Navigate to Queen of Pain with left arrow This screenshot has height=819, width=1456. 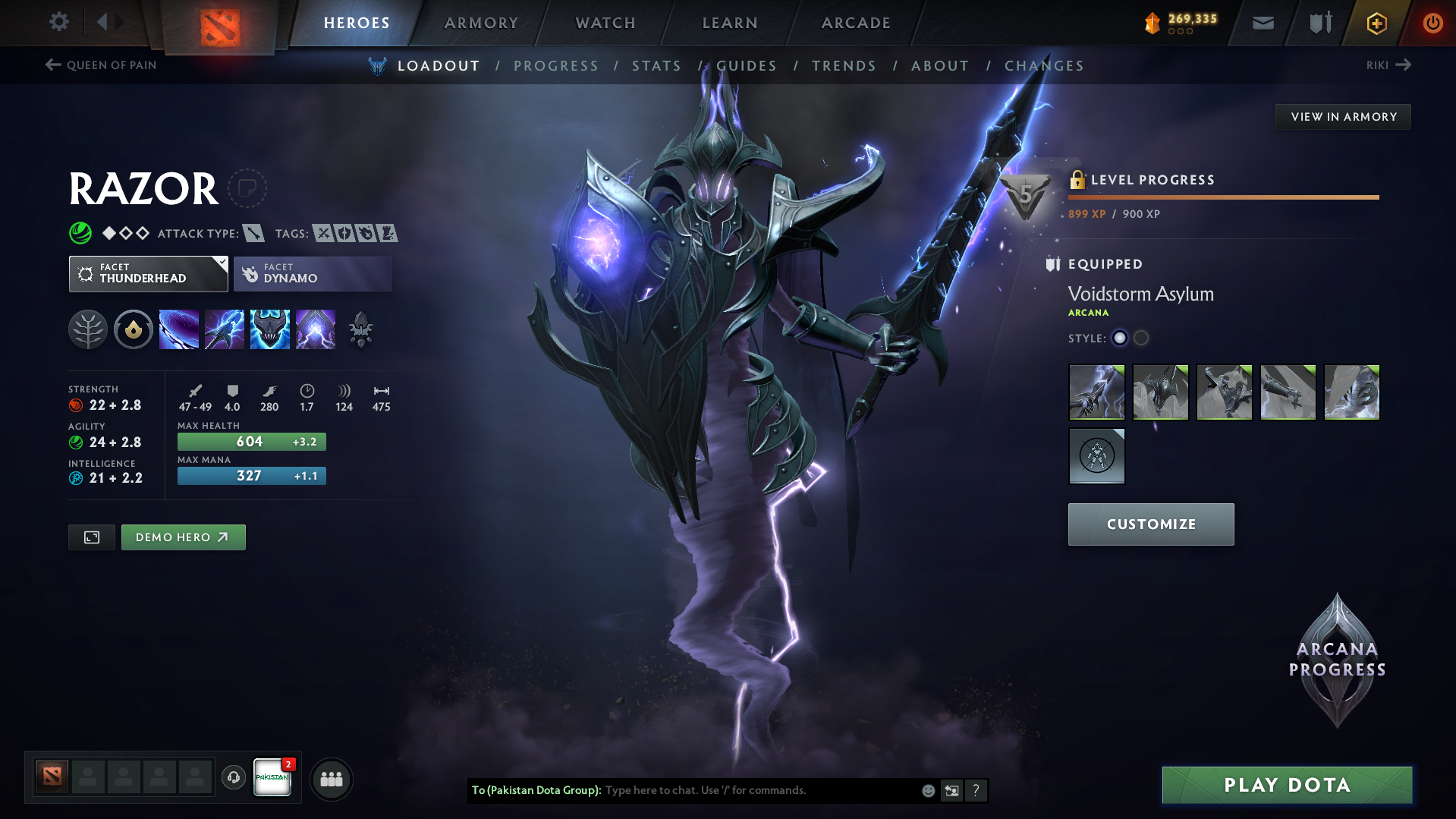[52, 65]
